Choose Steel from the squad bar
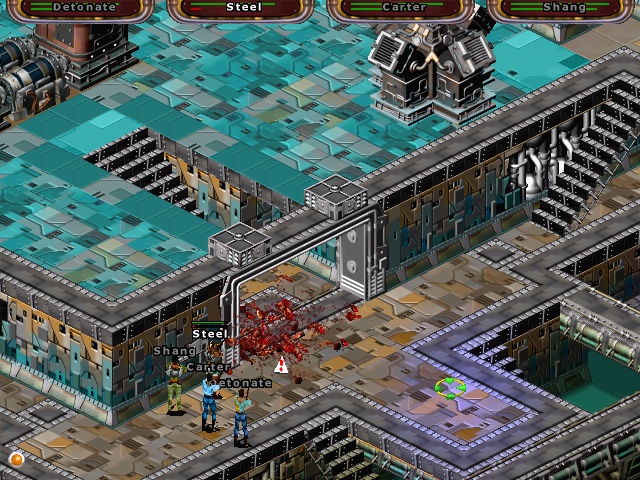The width and height of the screenshot is (640, 480). click(x=244, y=8)
